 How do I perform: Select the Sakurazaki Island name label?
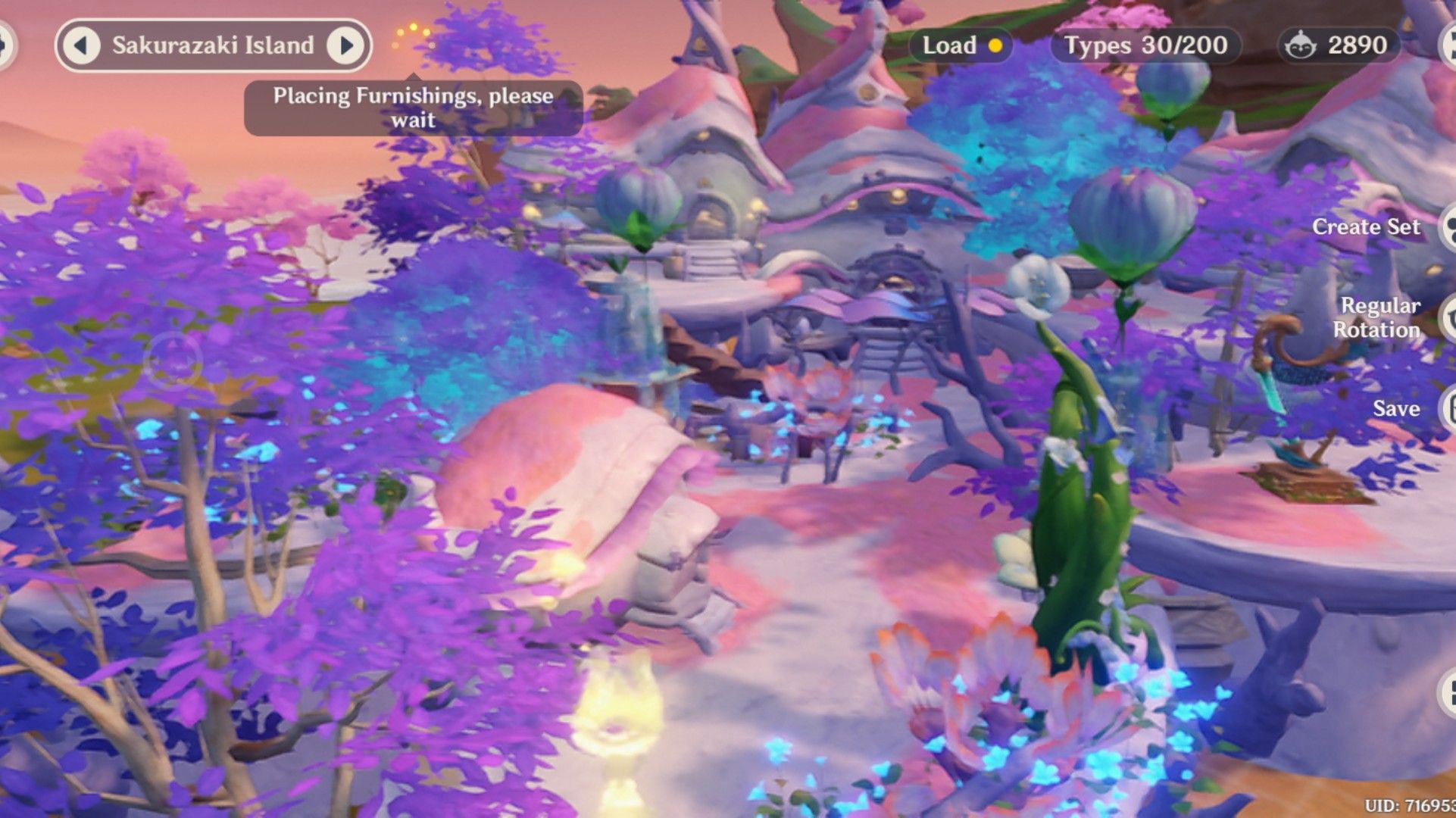[x=214, y=45]
